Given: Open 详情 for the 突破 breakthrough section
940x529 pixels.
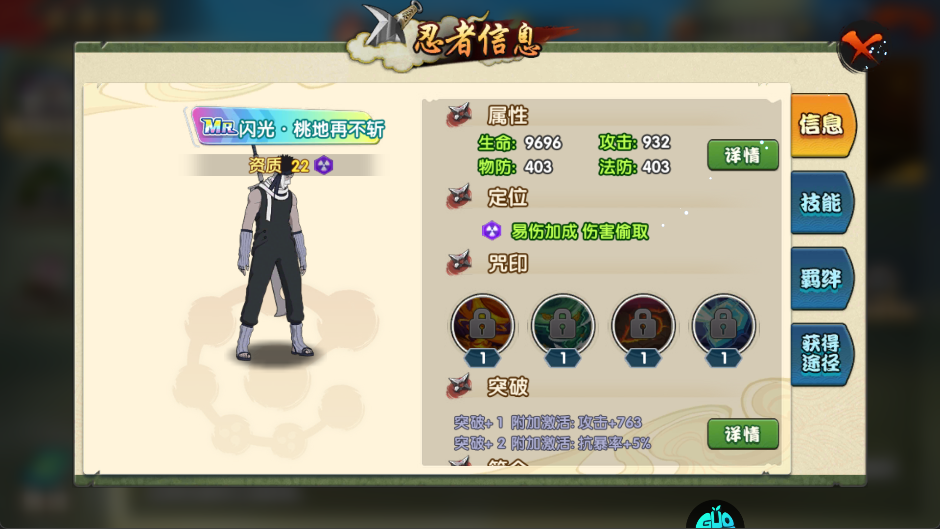Looking at the screenshot, I should click(x=742, y=434).
